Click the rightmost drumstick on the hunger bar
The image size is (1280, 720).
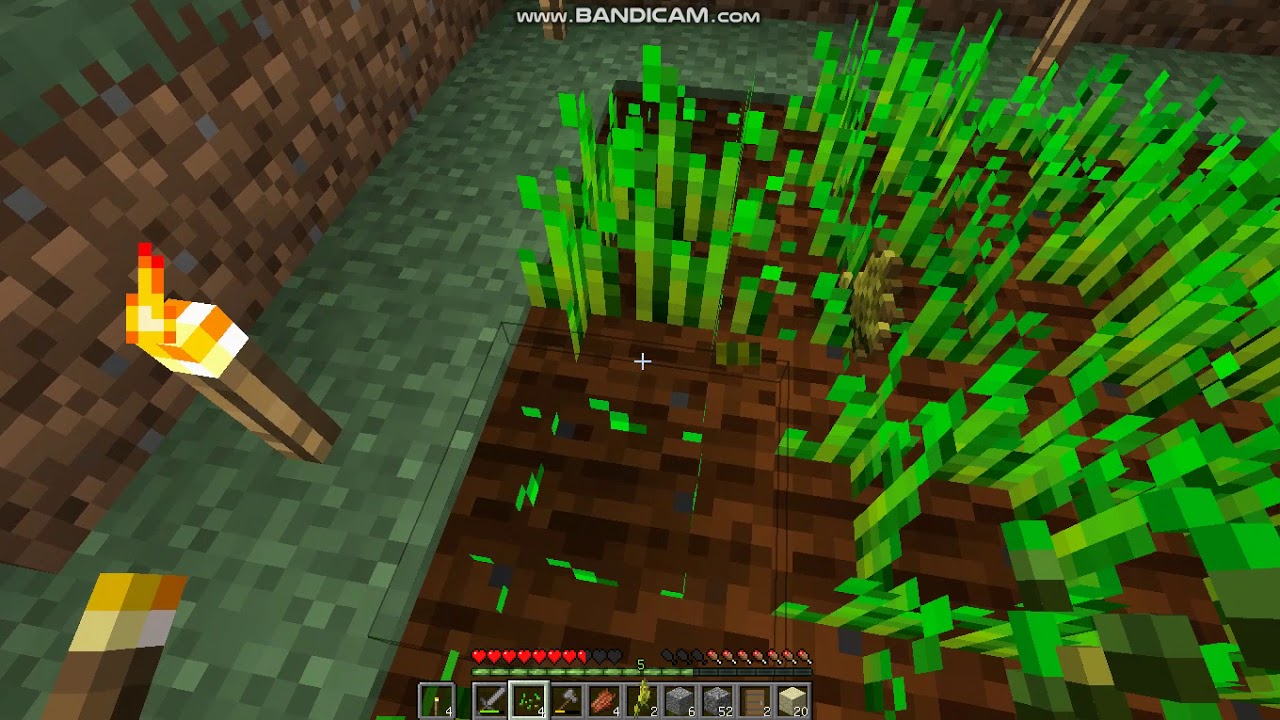point(804,655)
